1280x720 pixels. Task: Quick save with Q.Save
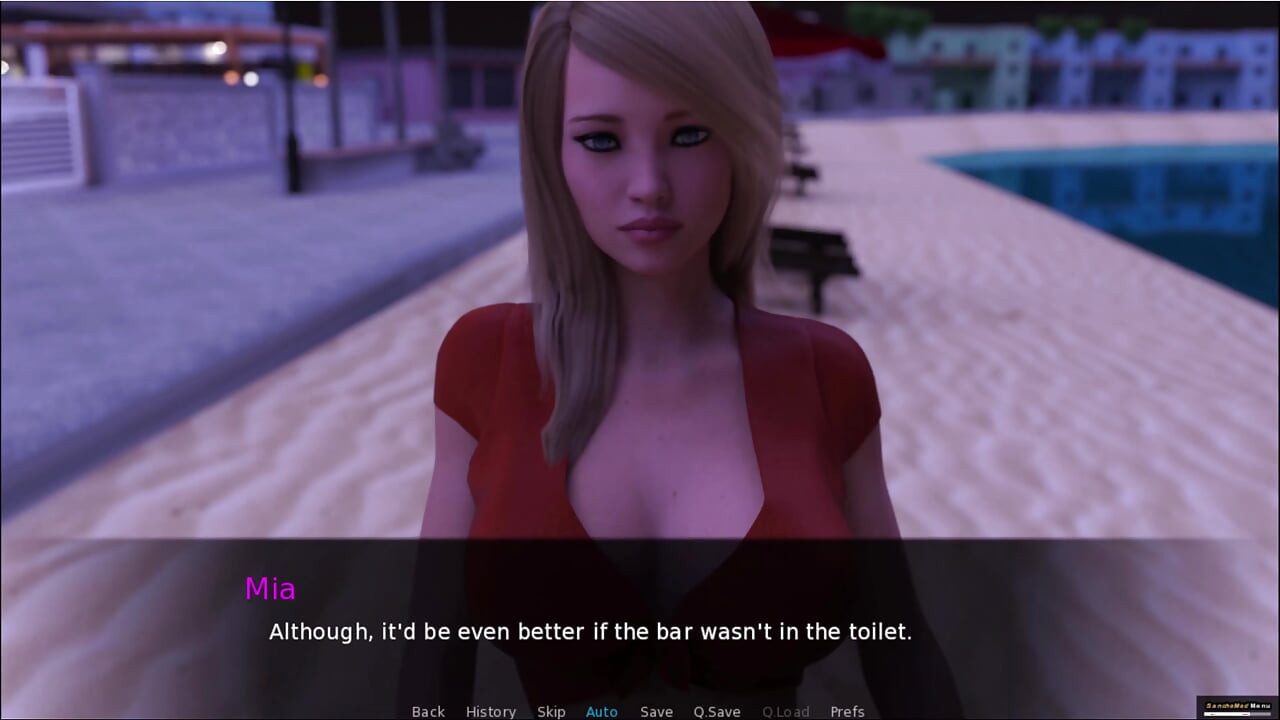pyautogui.click(x=716, y=711)
